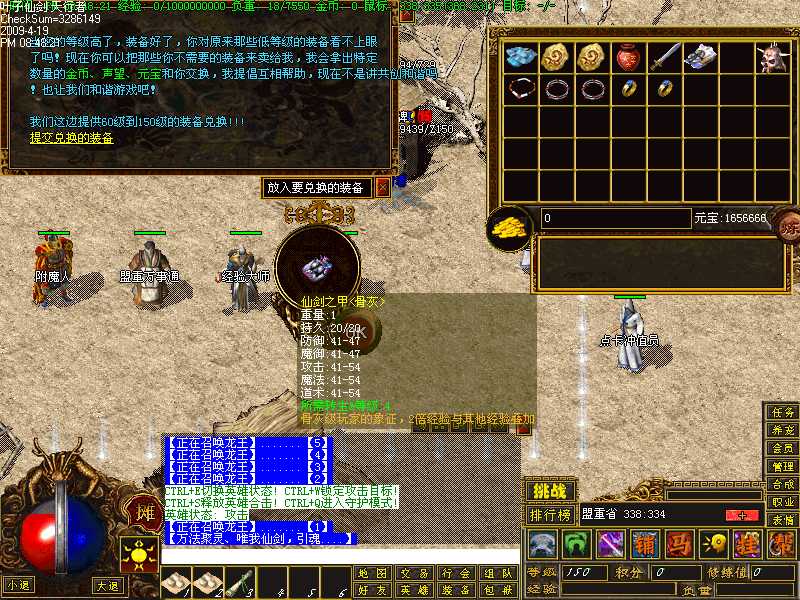Select the sword item in inventory

[x=663, y=56]
